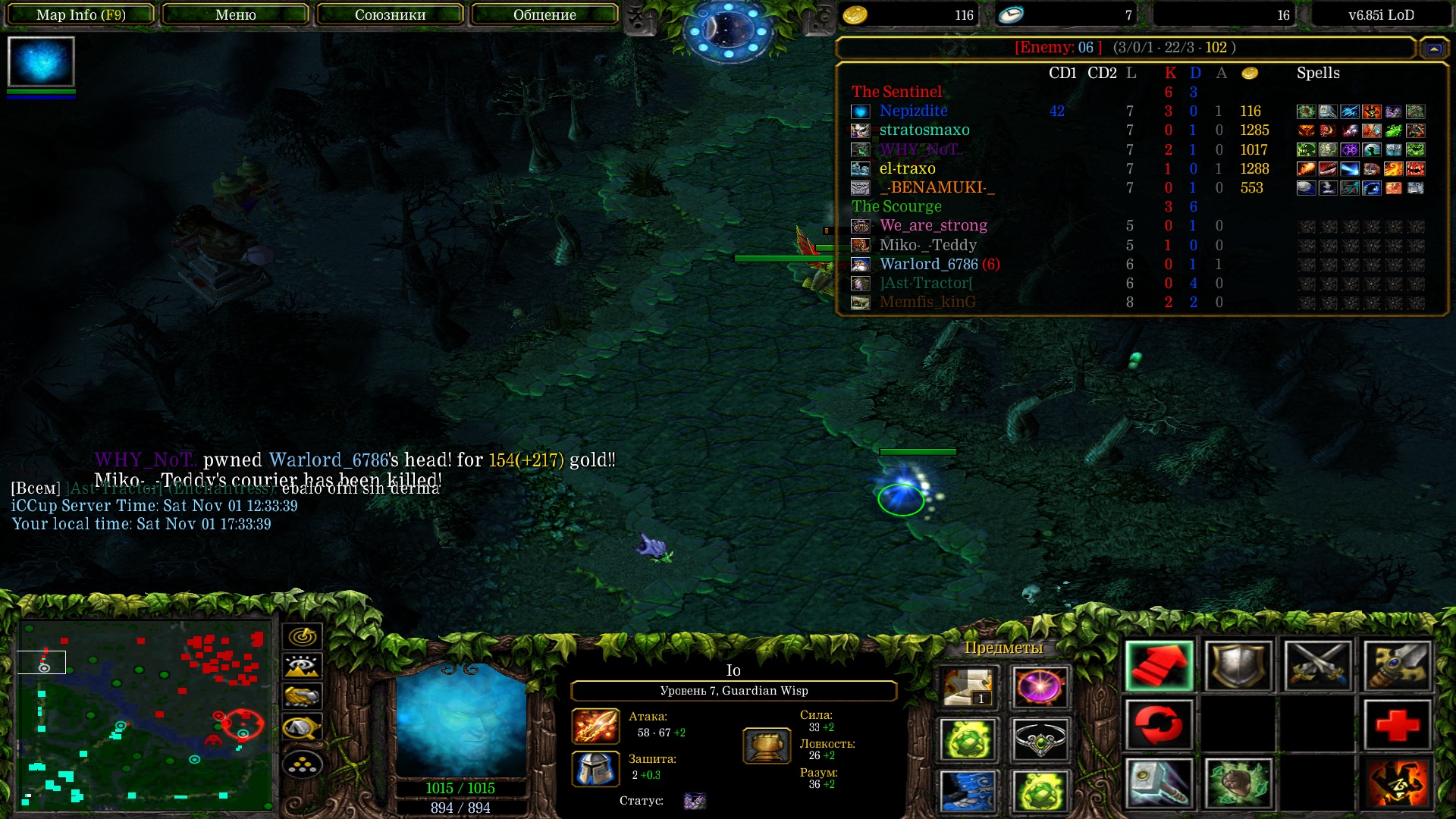Click on the minimap
Screen dimensions: 1456x819
(x=144, y=713)
